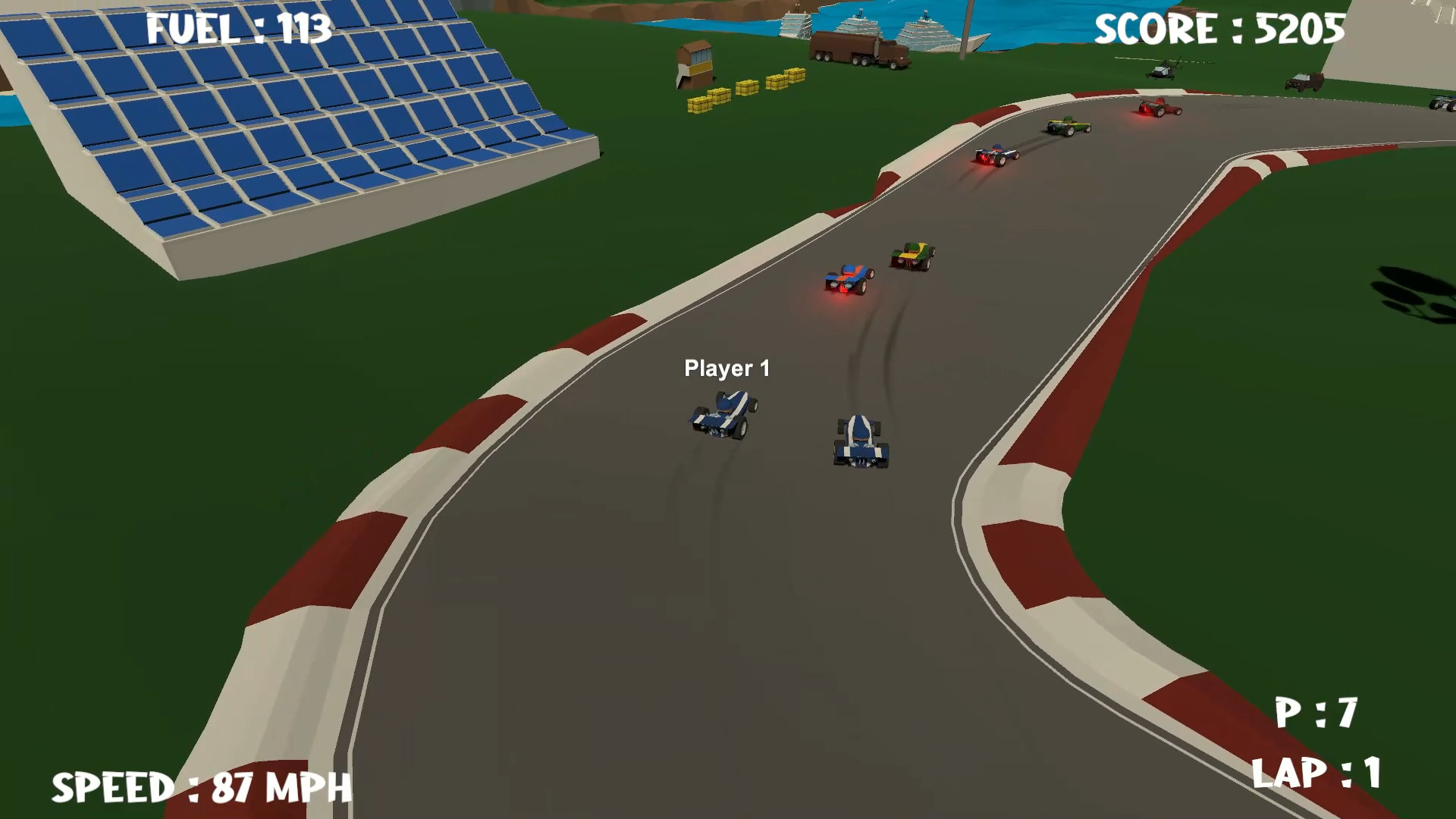Select the small building with orange window

694,64
